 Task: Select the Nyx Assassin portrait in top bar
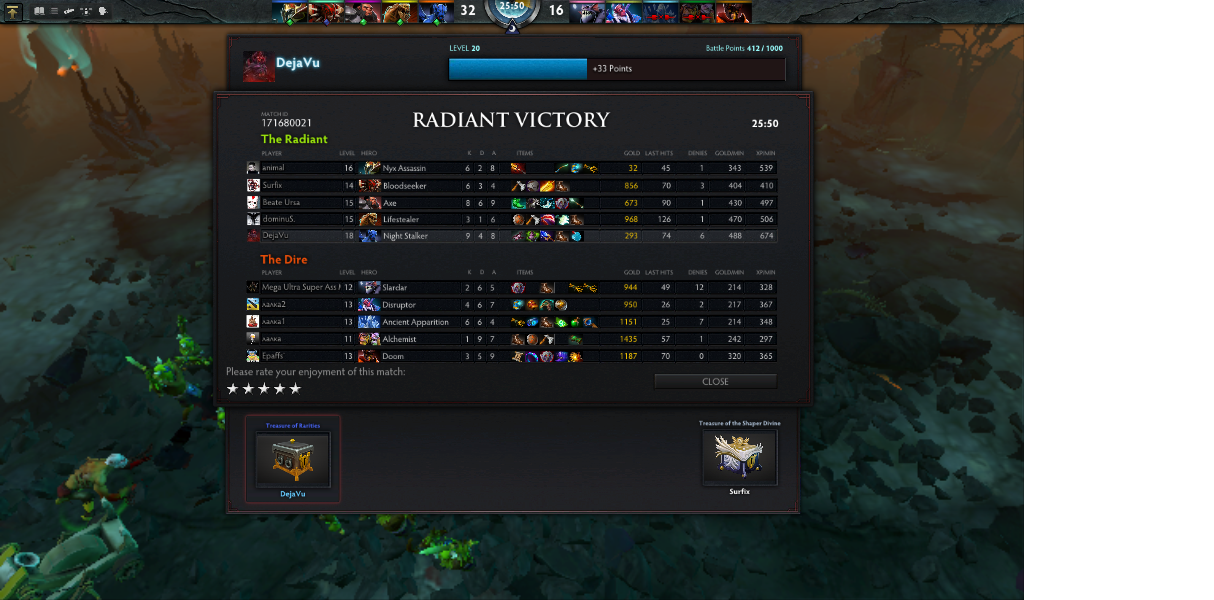tap(289, 13)
